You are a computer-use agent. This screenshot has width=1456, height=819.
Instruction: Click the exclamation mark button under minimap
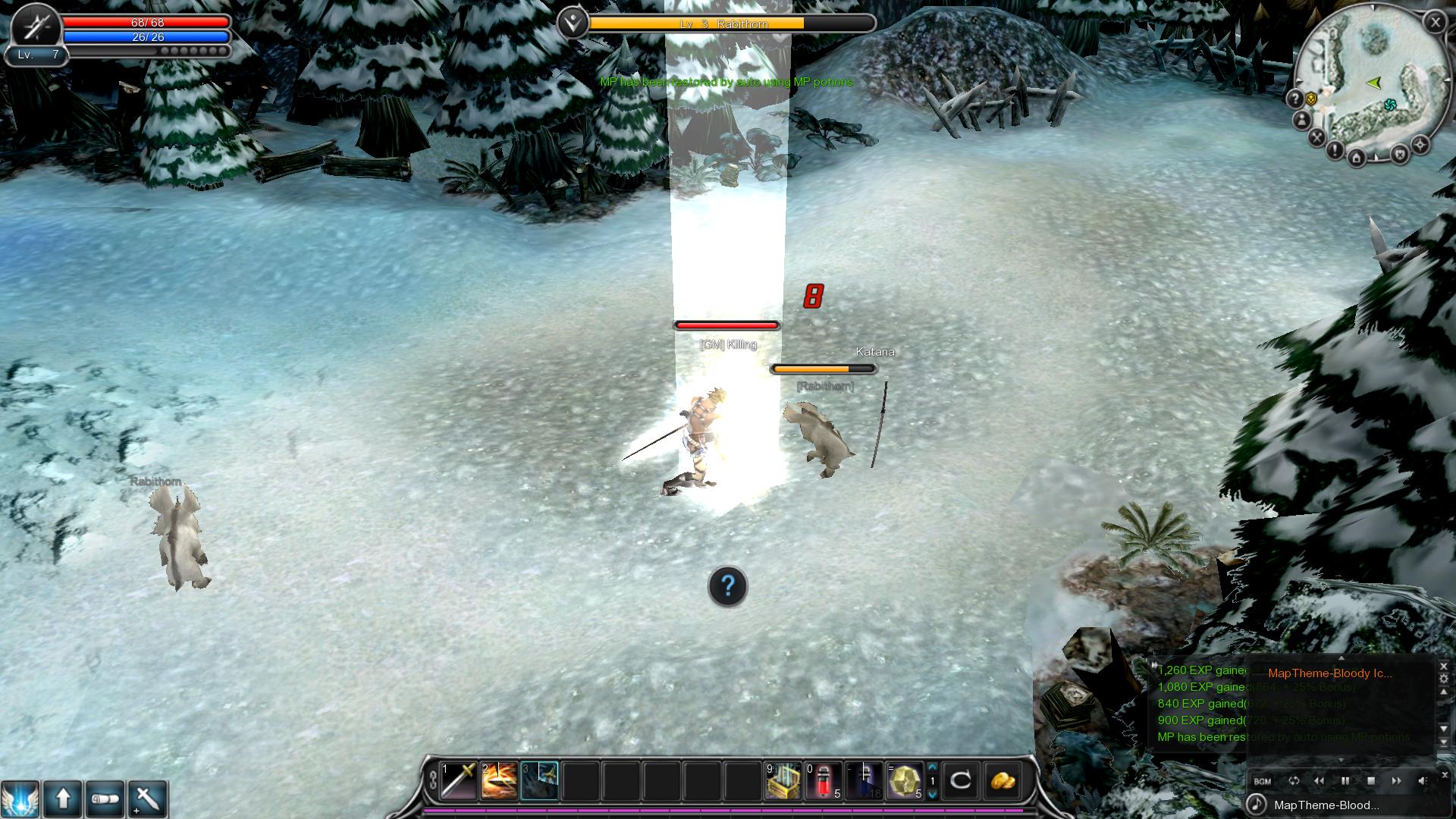(1335, 149)
